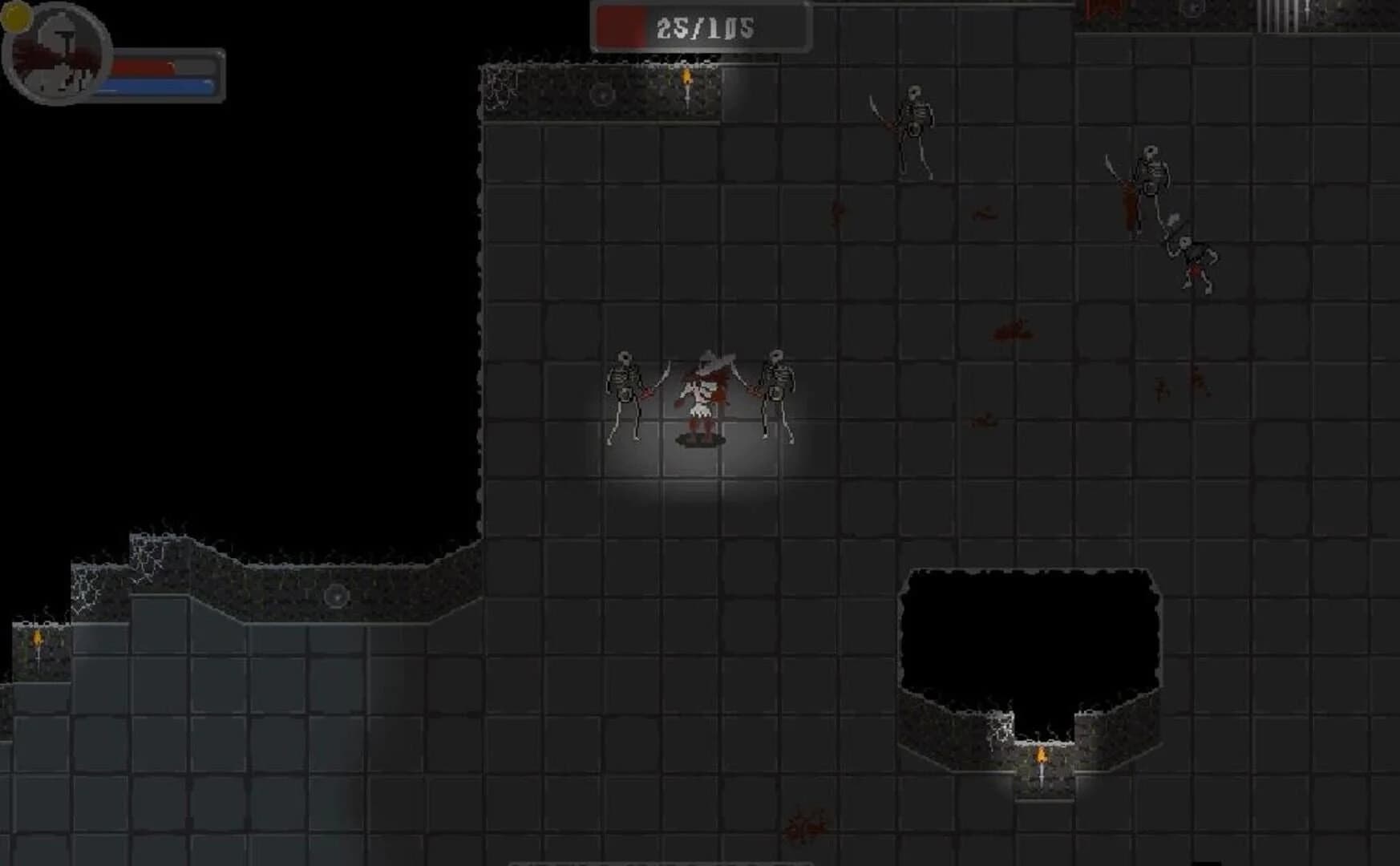1400x866 pixels.
Task: Click the circular plate emblem on the lower-left wall
Action: (337, 595)
